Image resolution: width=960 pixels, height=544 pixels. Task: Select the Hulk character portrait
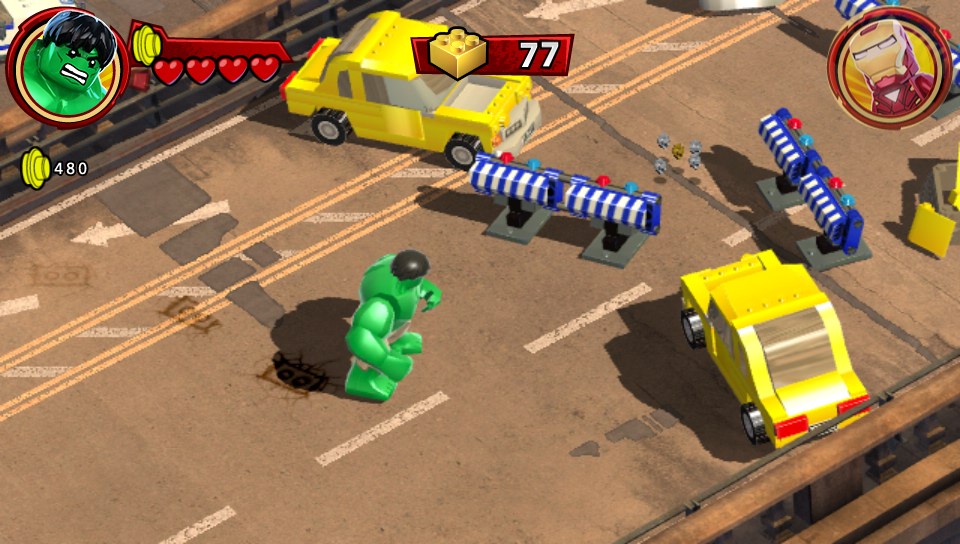(x=66, y=66)
